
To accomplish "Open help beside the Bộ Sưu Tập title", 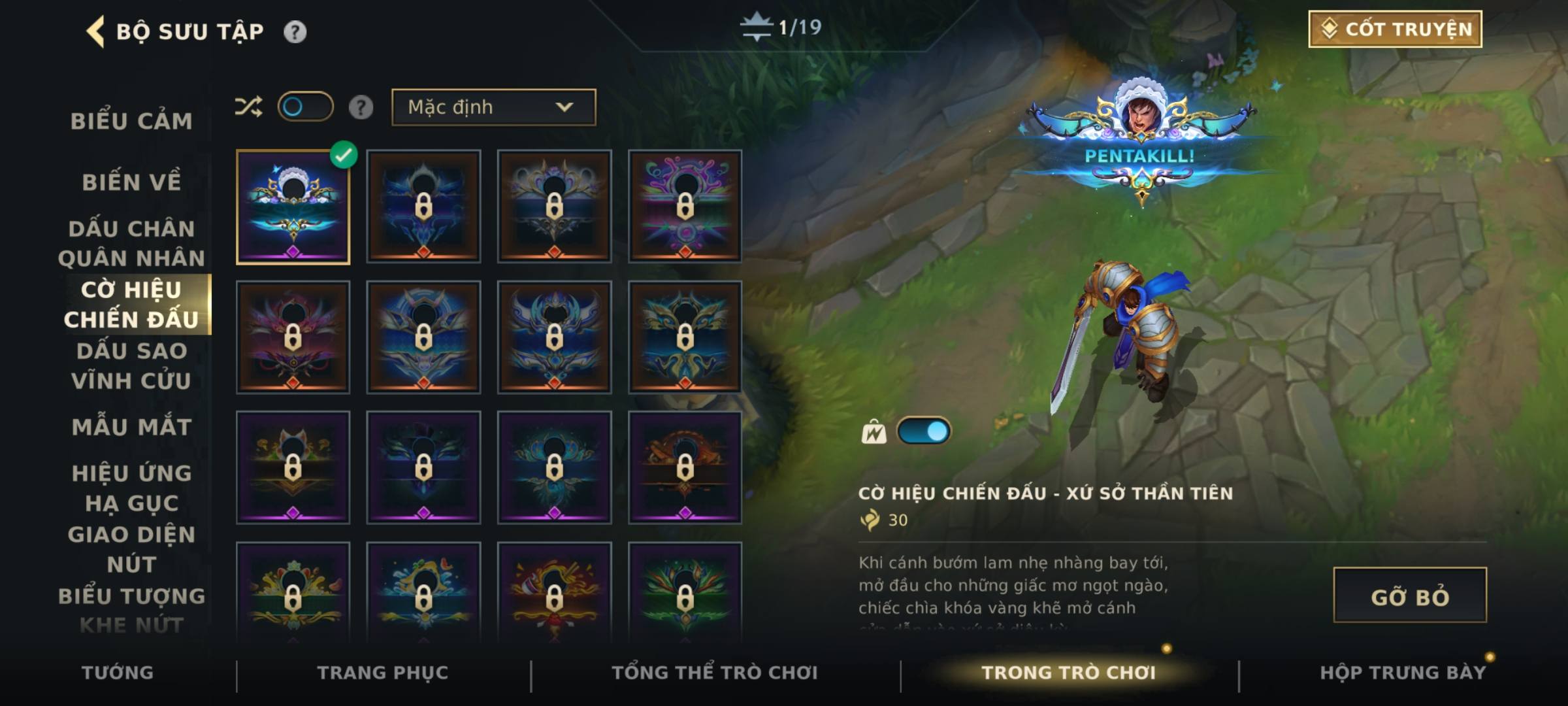I will pos(295,31).
